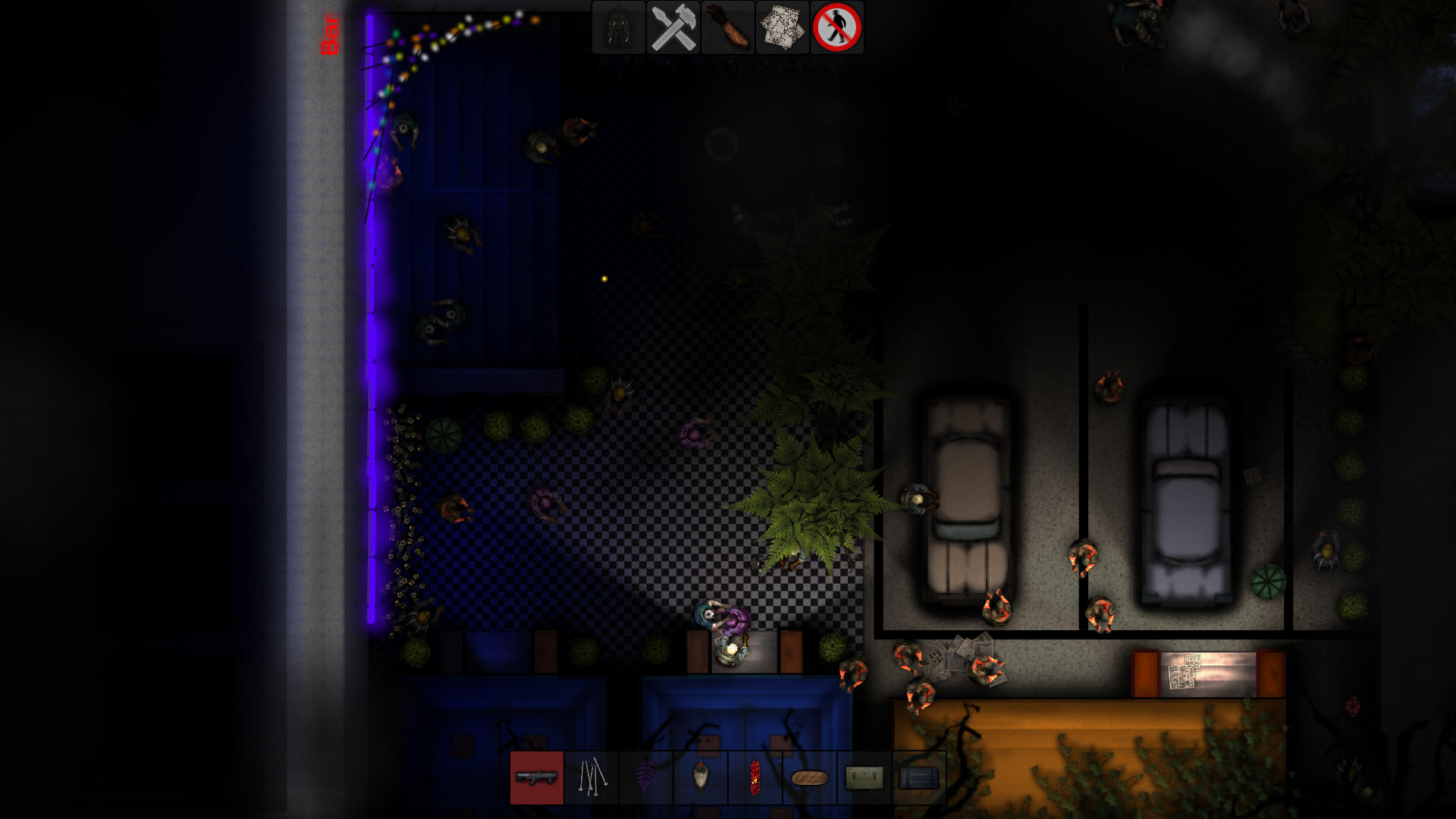Open the paper notes journal icon

pyautogui.click(x=783, y=28)
